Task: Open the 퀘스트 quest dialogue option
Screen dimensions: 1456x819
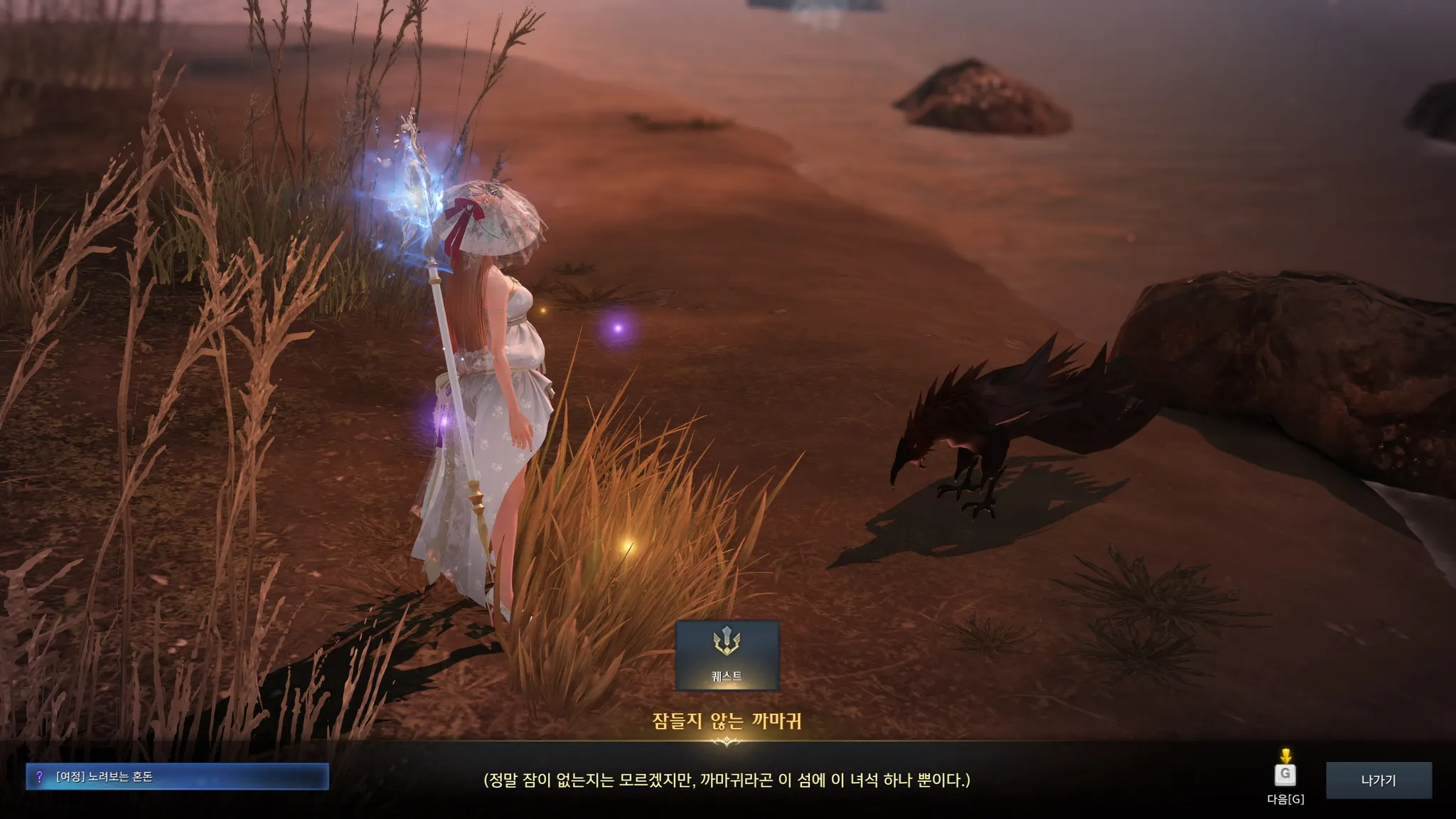Action: (x=727, y=655)
